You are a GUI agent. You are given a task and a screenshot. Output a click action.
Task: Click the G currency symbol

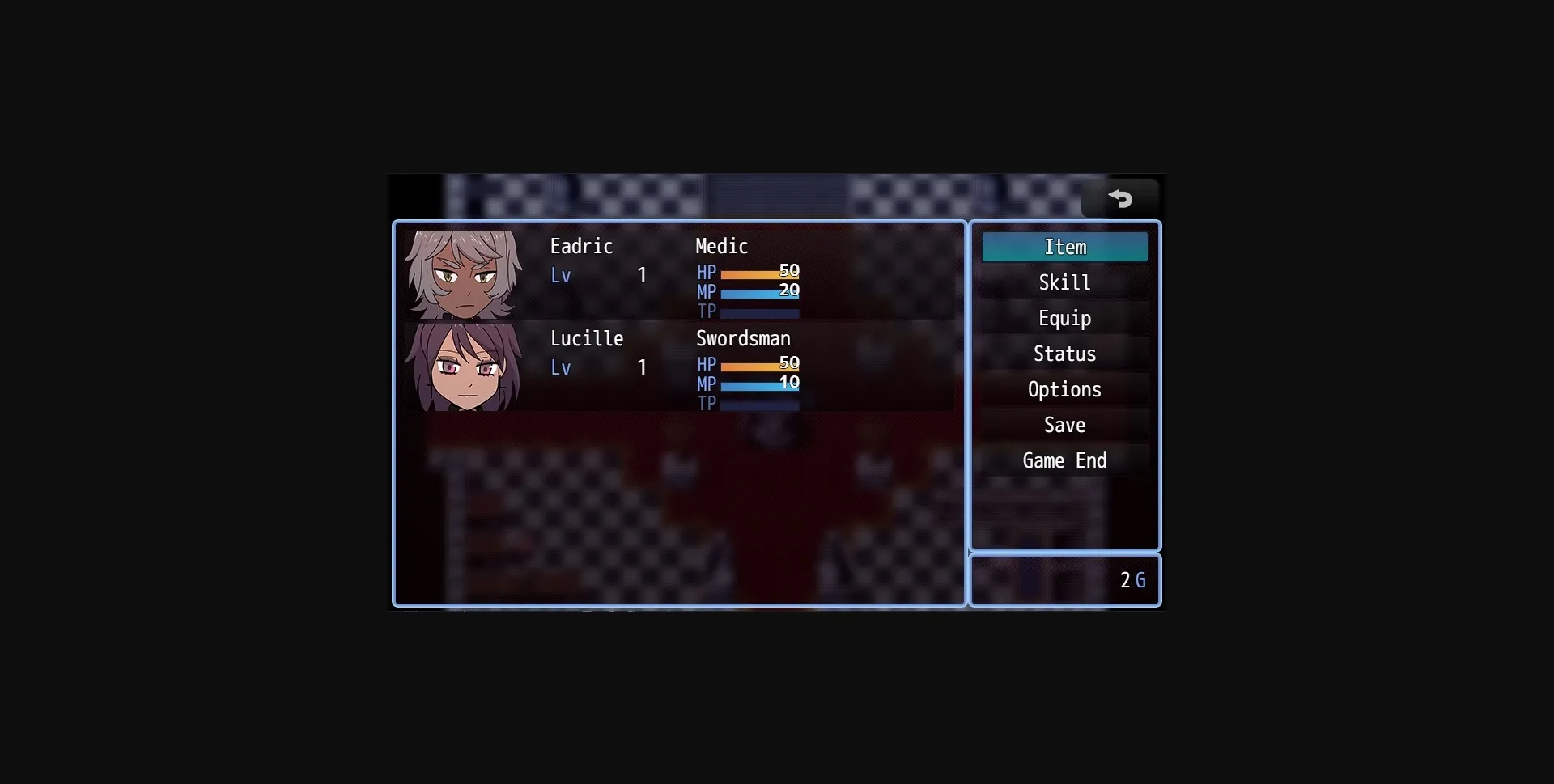point(1141,580)
